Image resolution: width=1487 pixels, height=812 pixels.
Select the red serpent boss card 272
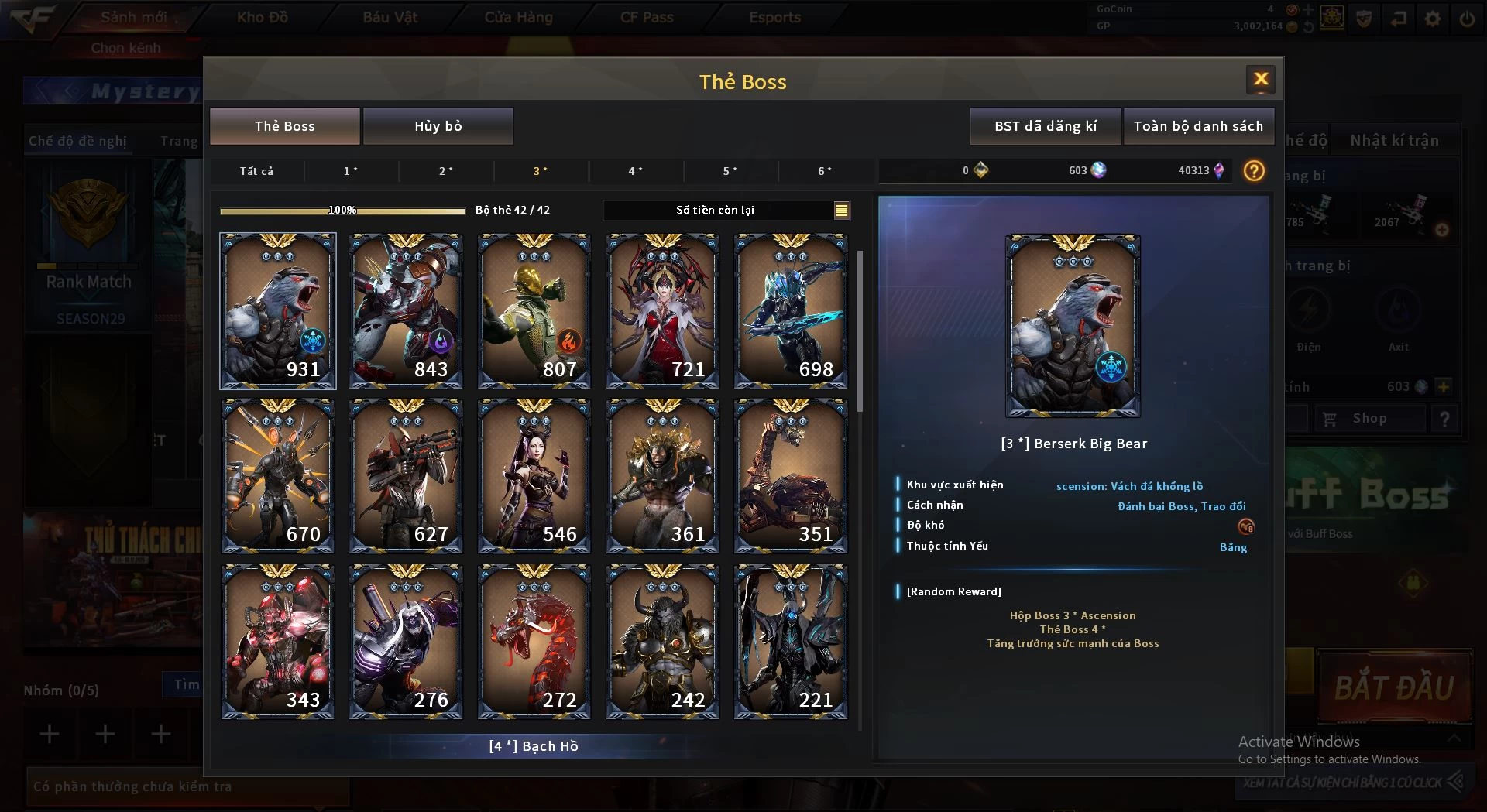534,642
